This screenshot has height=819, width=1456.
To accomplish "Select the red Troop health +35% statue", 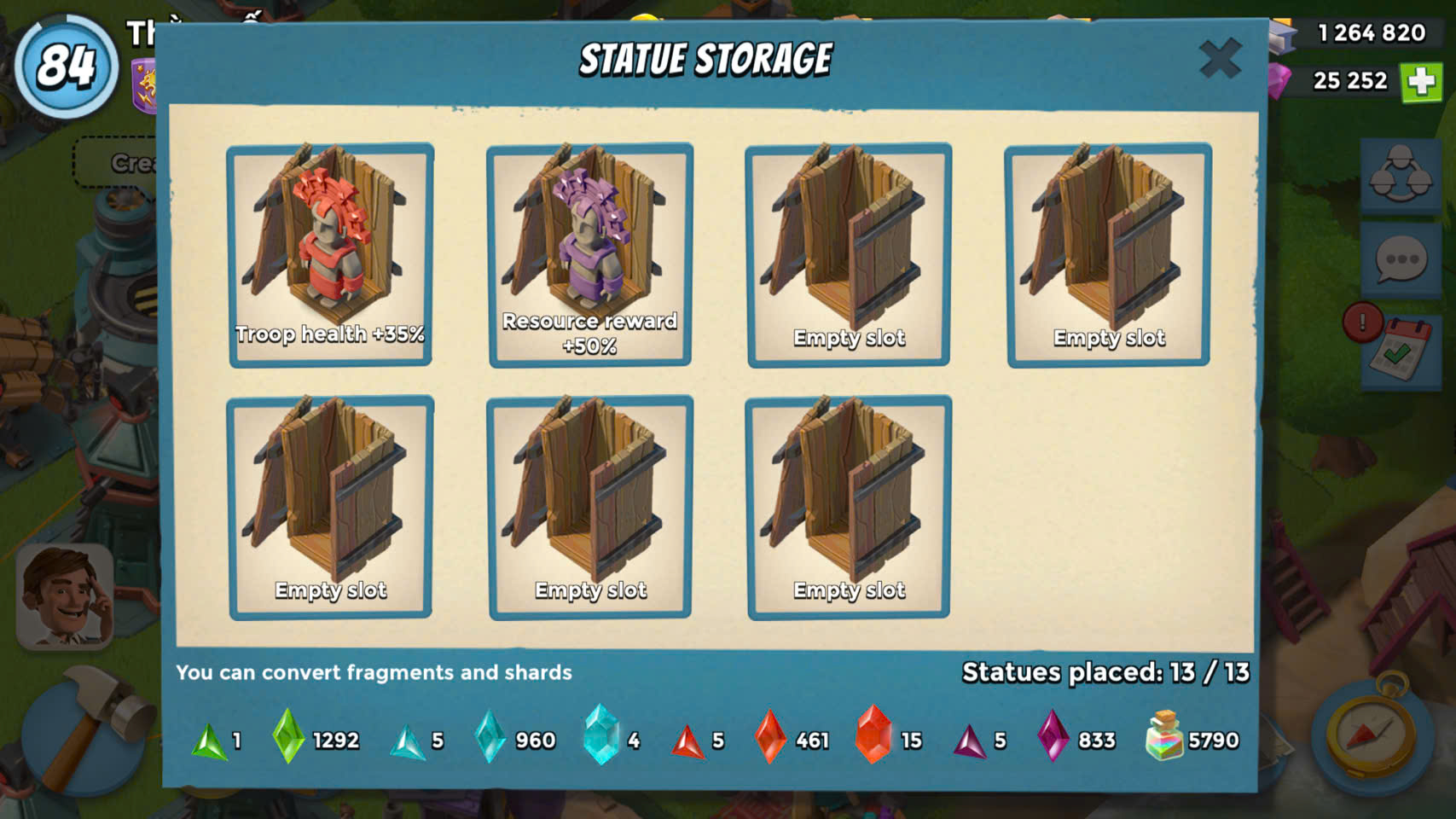I will 330,254.
